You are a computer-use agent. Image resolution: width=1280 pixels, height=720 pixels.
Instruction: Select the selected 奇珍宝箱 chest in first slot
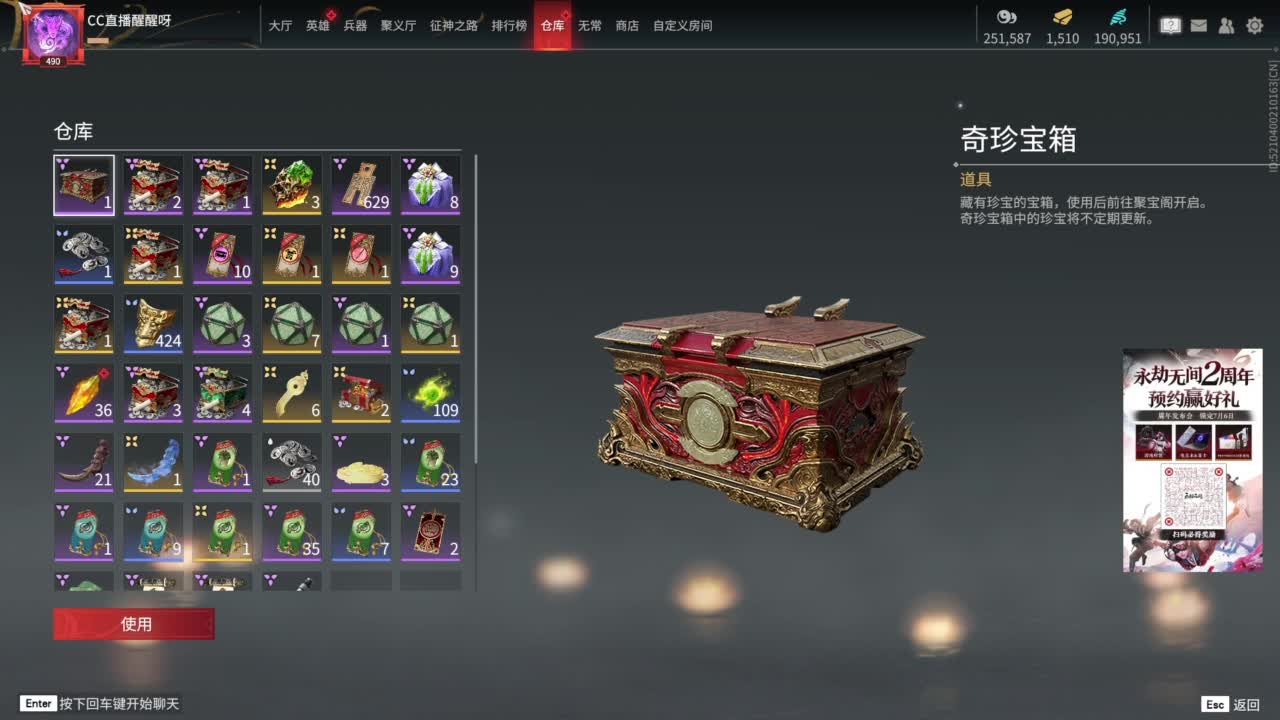[84, 184]
